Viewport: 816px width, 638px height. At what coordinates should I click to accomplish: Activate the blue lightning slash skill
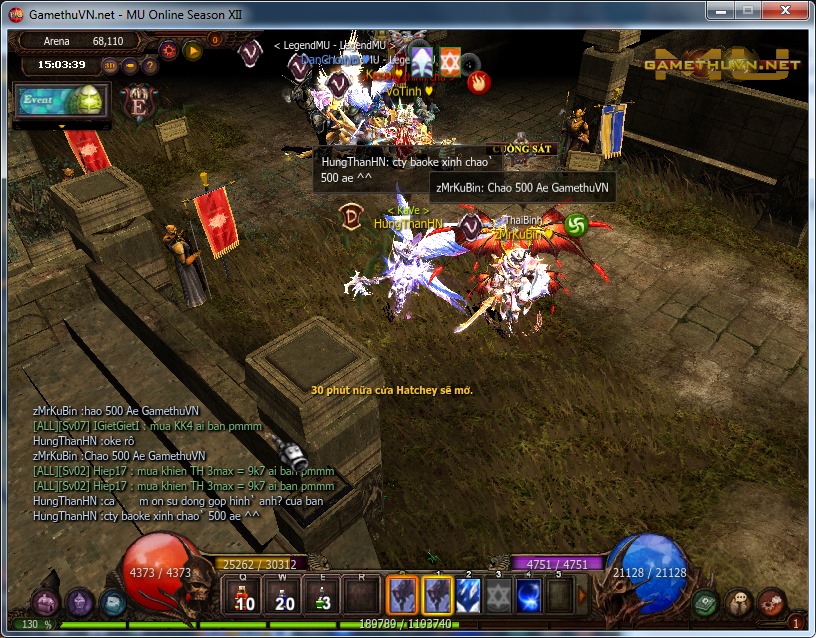(x=469, y=596)
